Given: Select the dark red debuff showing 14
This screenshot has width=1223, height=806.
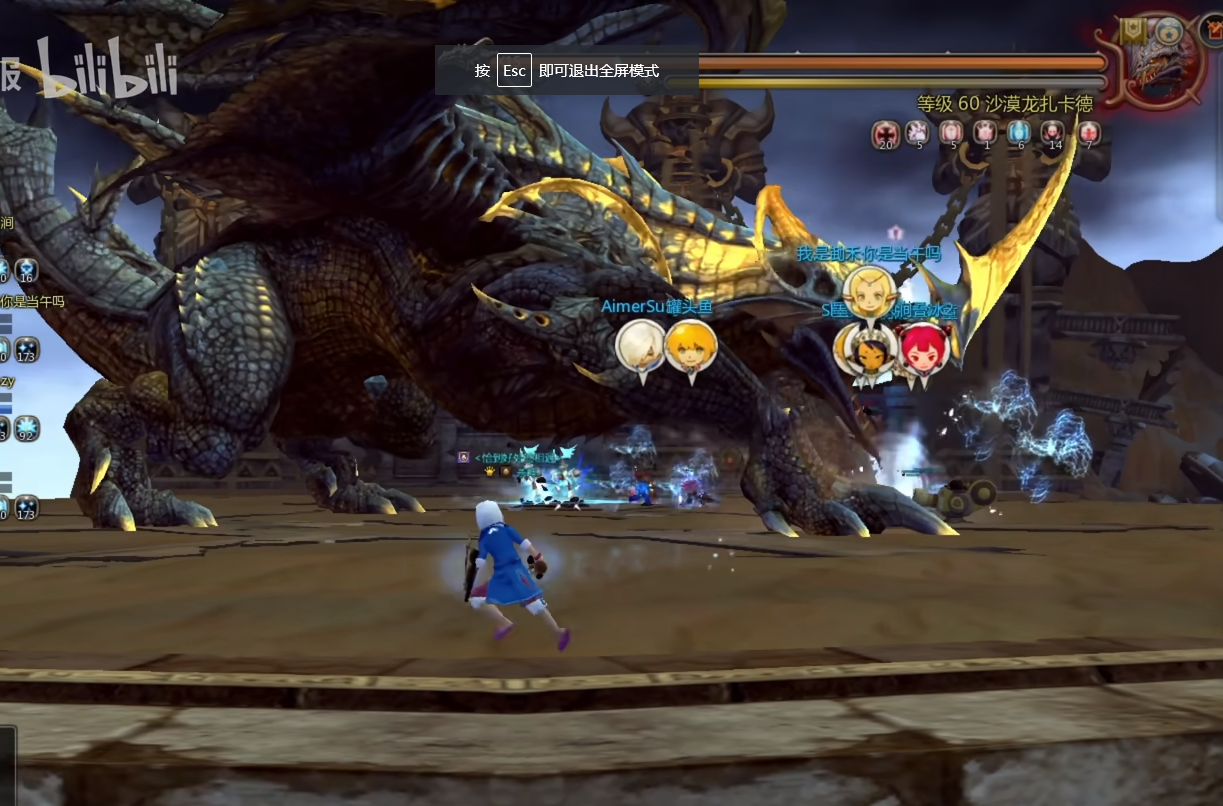Looking at the screenshot, I should point(1053,133).
